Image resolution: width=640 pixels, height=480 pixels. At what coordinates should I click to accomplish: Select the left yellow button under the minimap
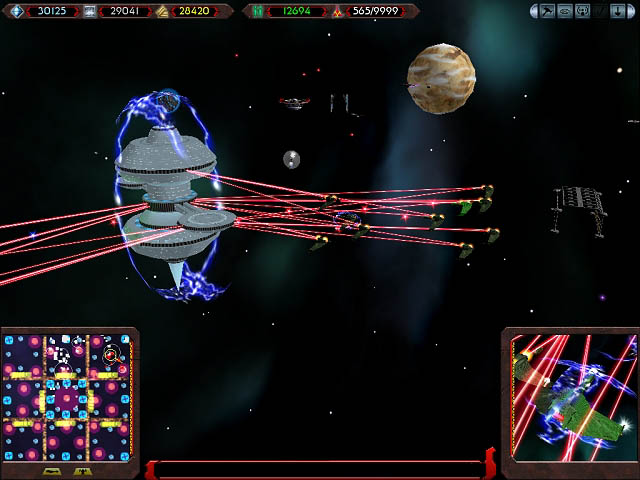[x=52, y=472]
